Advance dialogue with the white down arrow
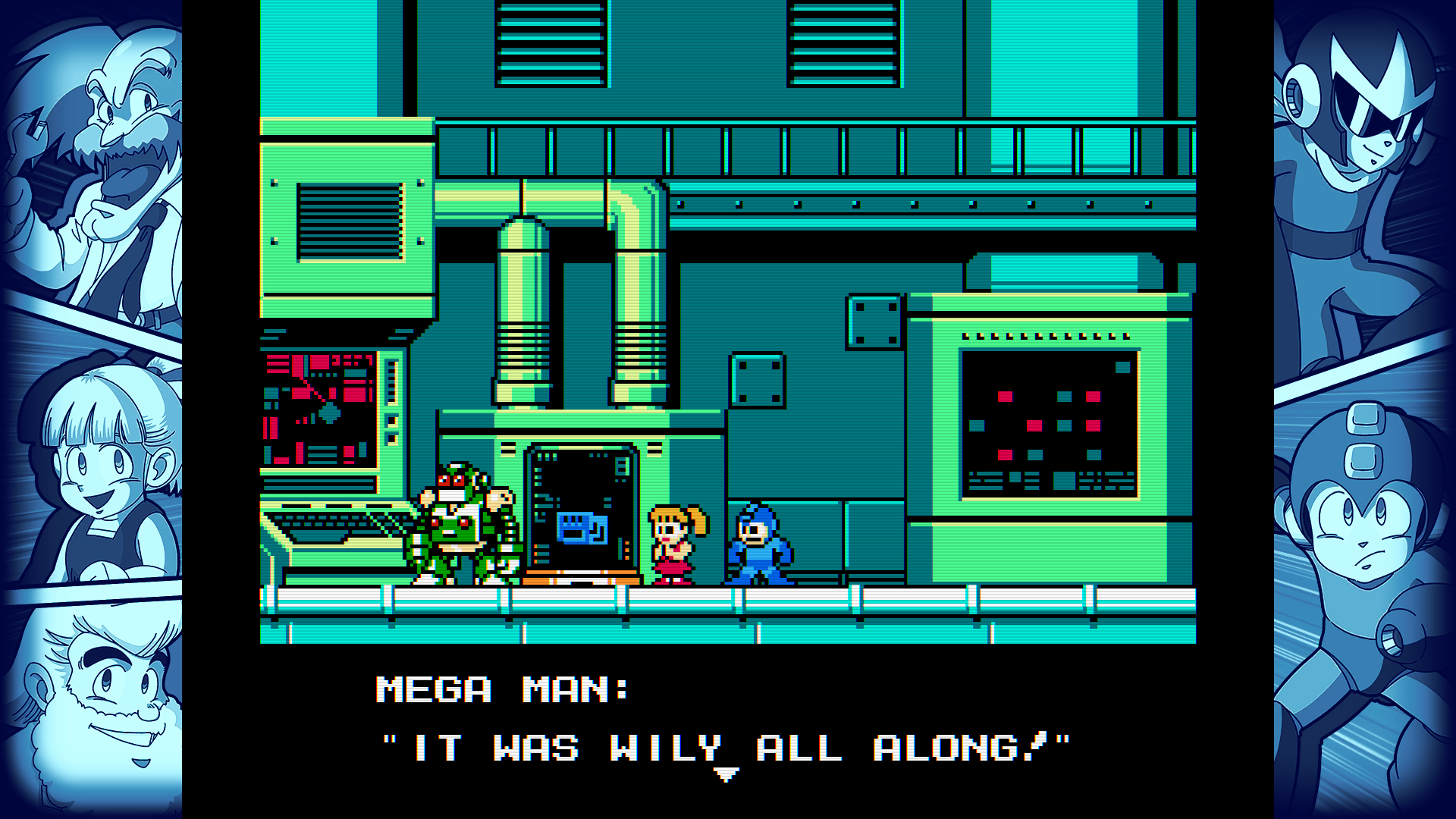The height and width of the screenshot is (819, 1456). 726,774
